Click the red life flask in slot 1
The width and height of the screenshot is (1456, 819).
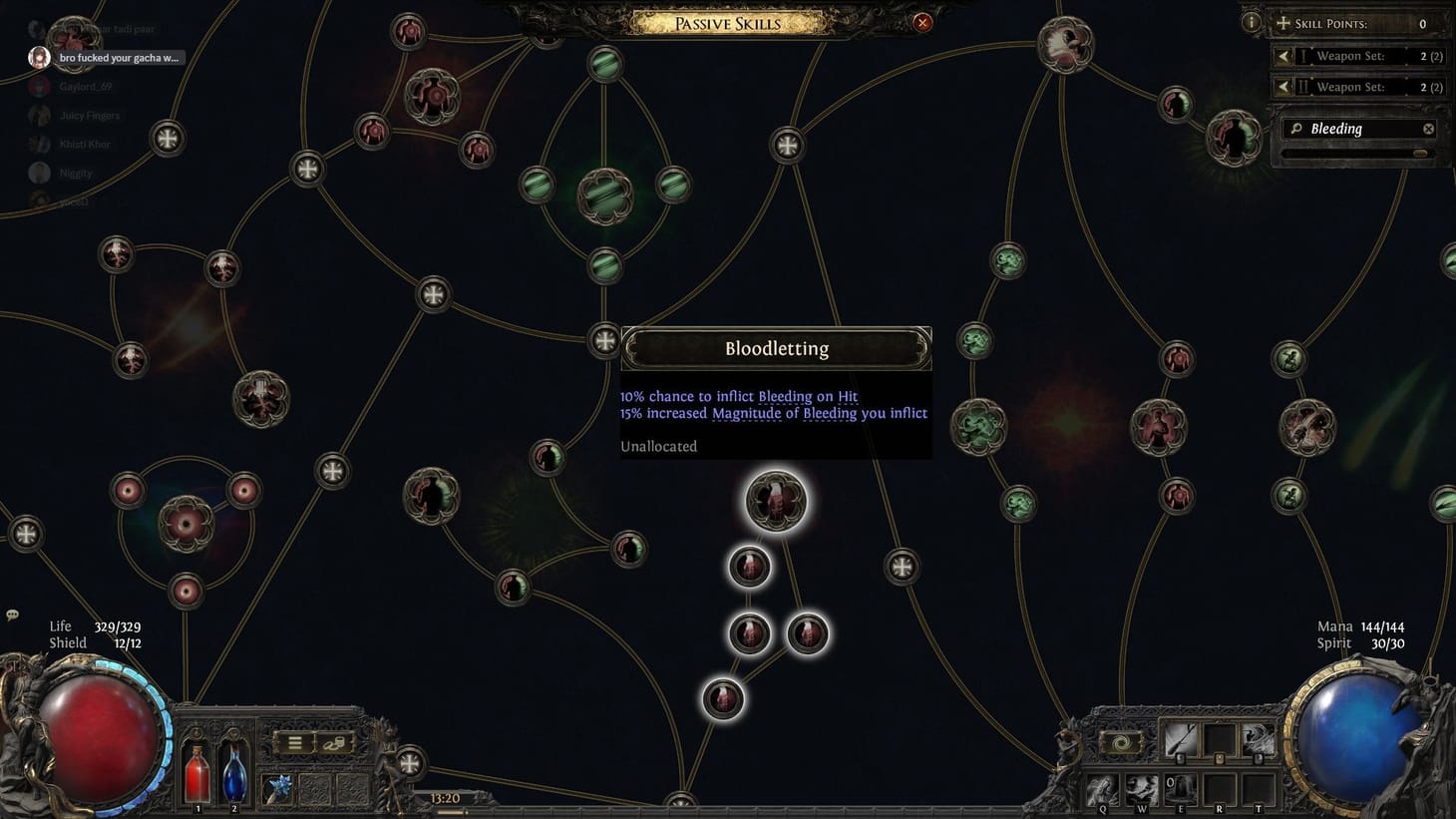[x=198, y=777]
